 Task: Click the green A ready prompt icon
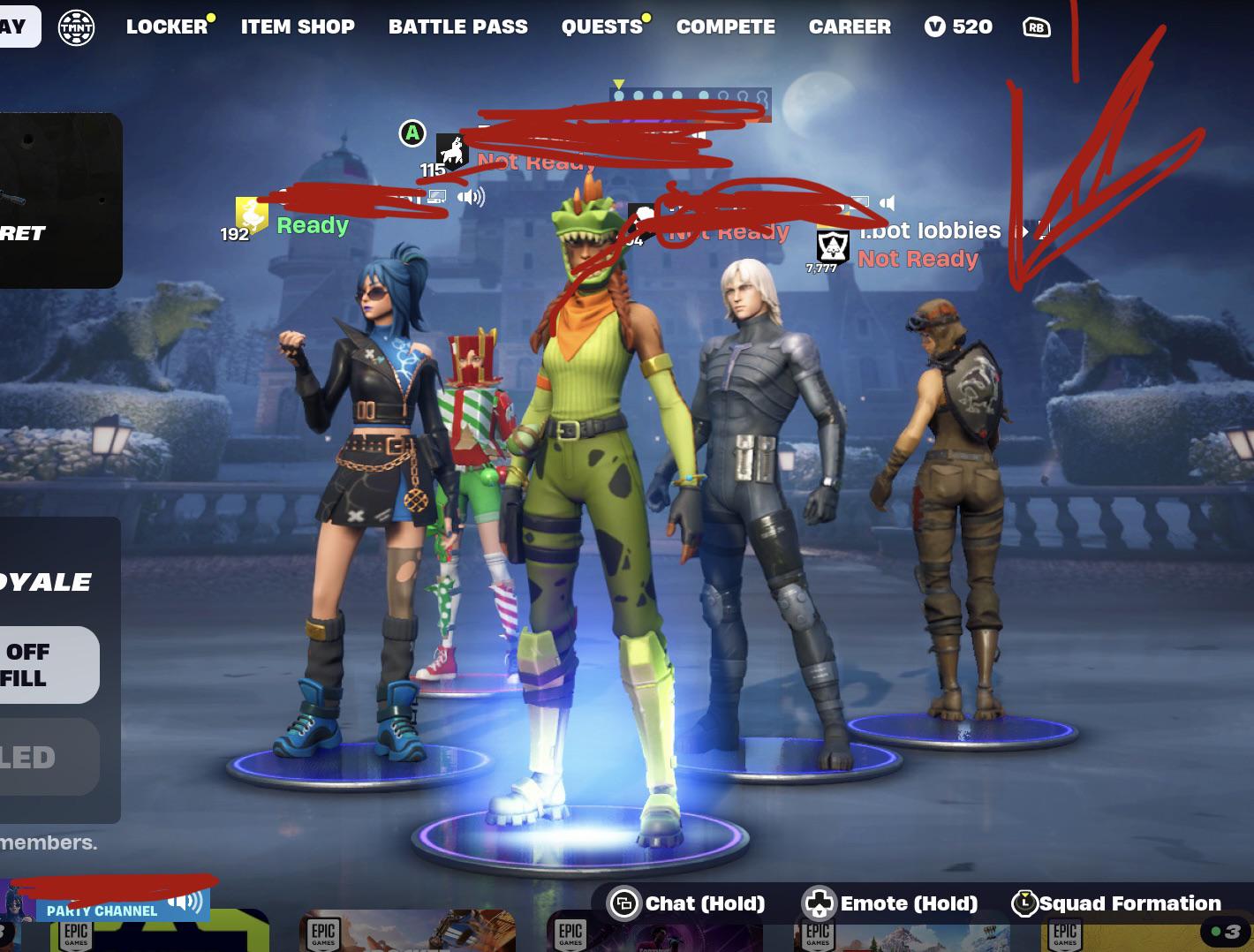click(x=411, y=134)
